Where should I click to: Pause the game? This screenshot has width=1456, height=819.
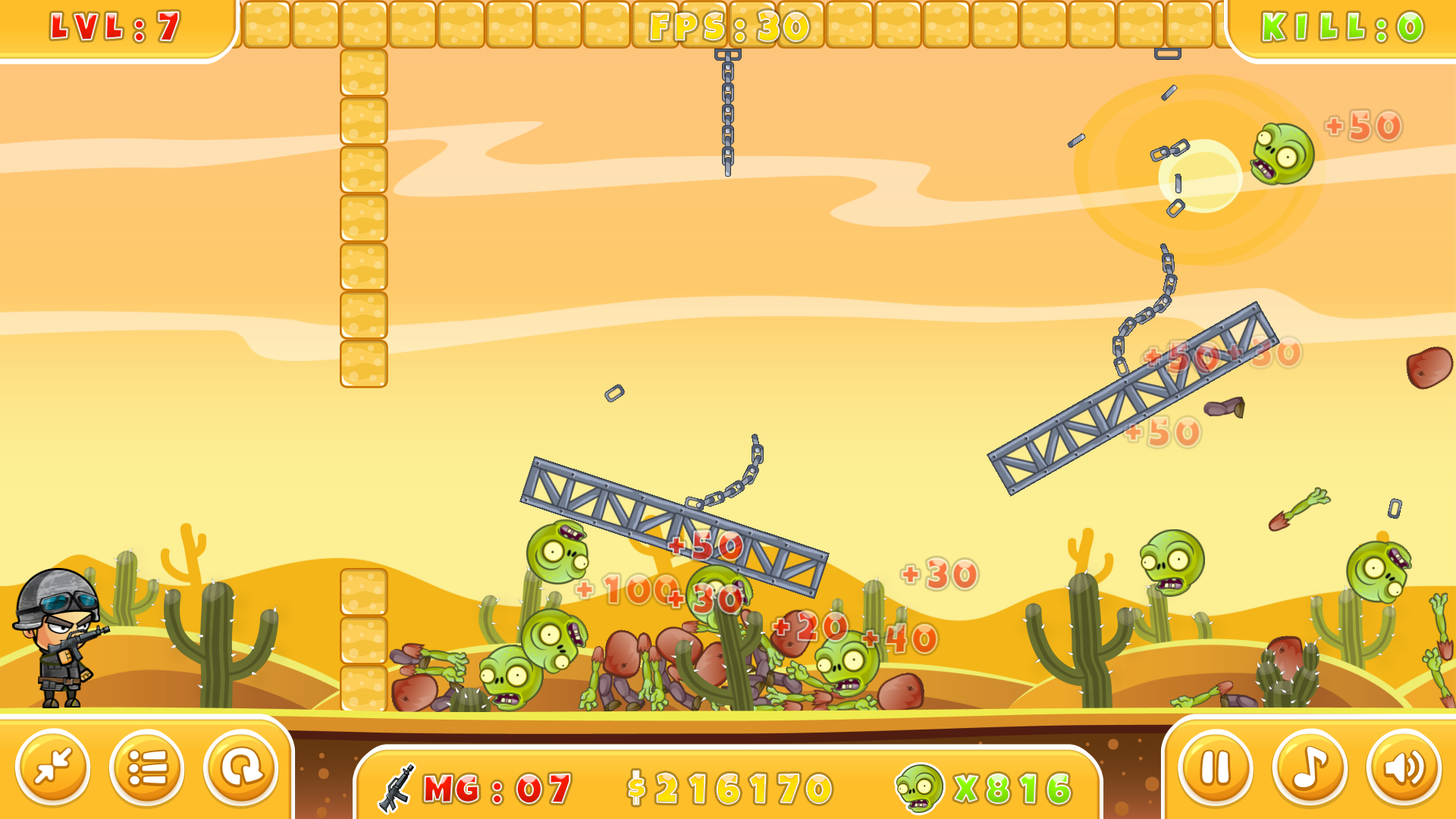1215,767
